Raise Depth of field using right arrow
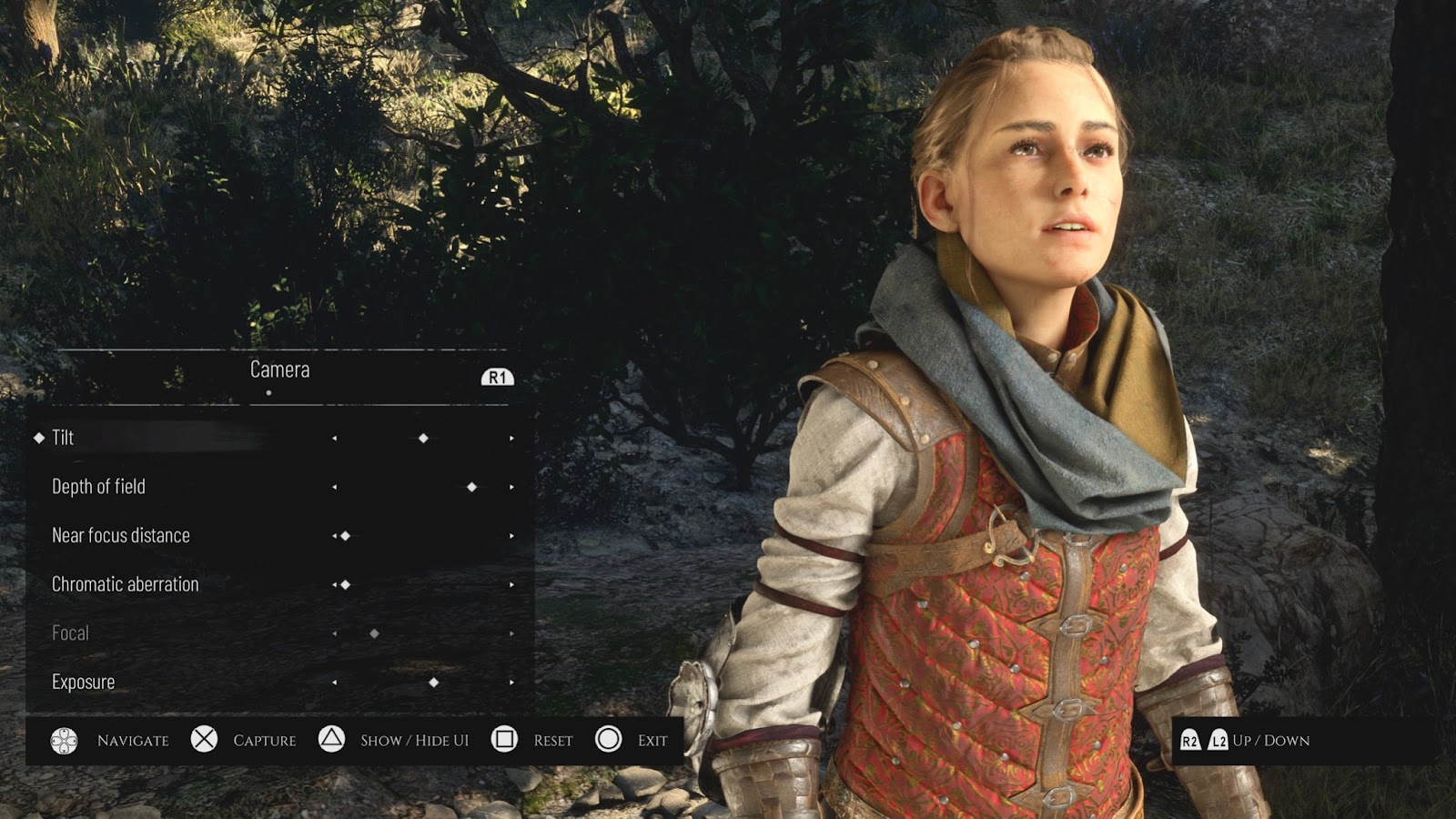This screenshot has height=819, width=1456. click(x=511, y=488)
